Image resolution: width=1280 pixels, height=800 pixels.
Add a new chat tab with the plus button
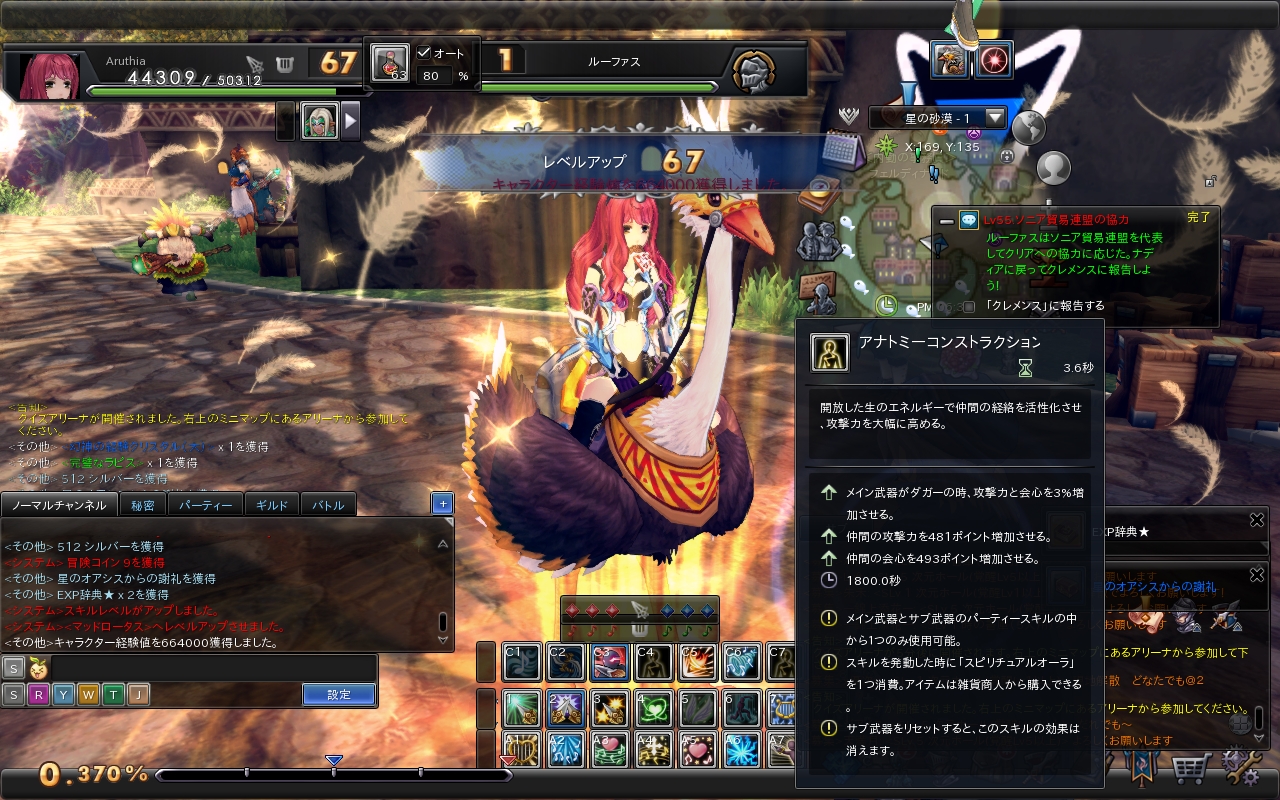coord(441,503)
